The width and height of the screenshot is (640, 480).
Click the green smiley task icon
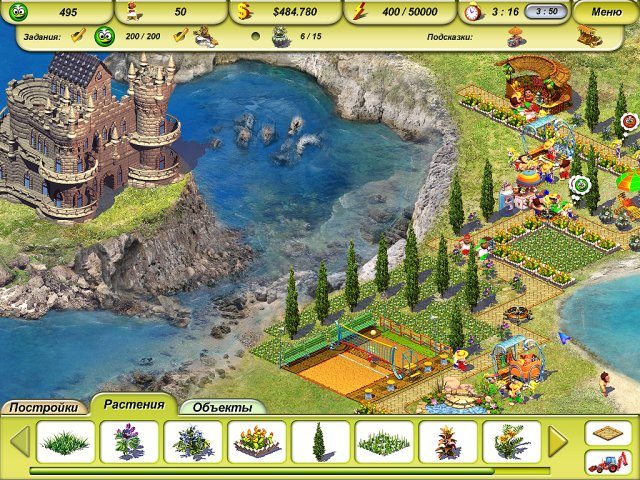104,37
